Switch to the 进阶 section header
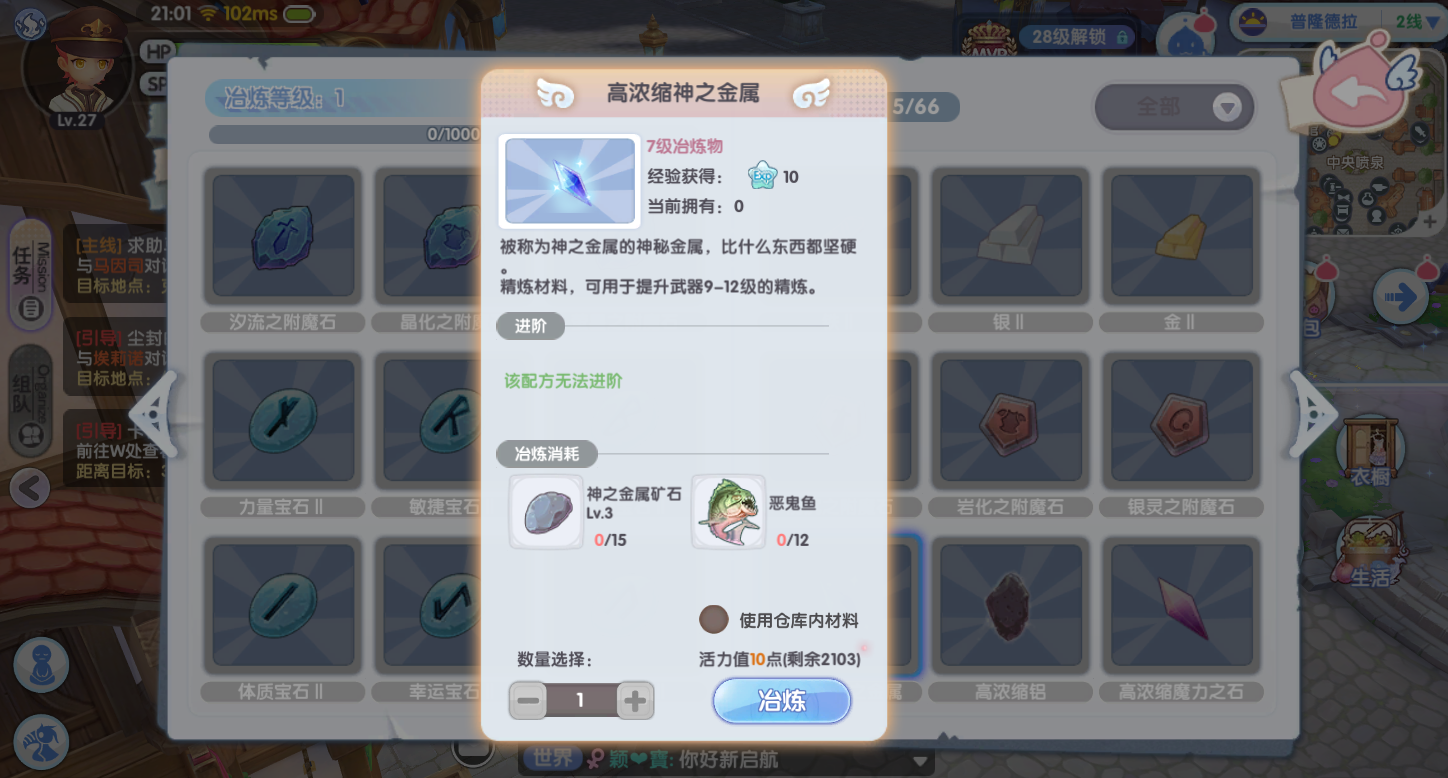The height and width of the screenshot is (778, 1448). 531,326
